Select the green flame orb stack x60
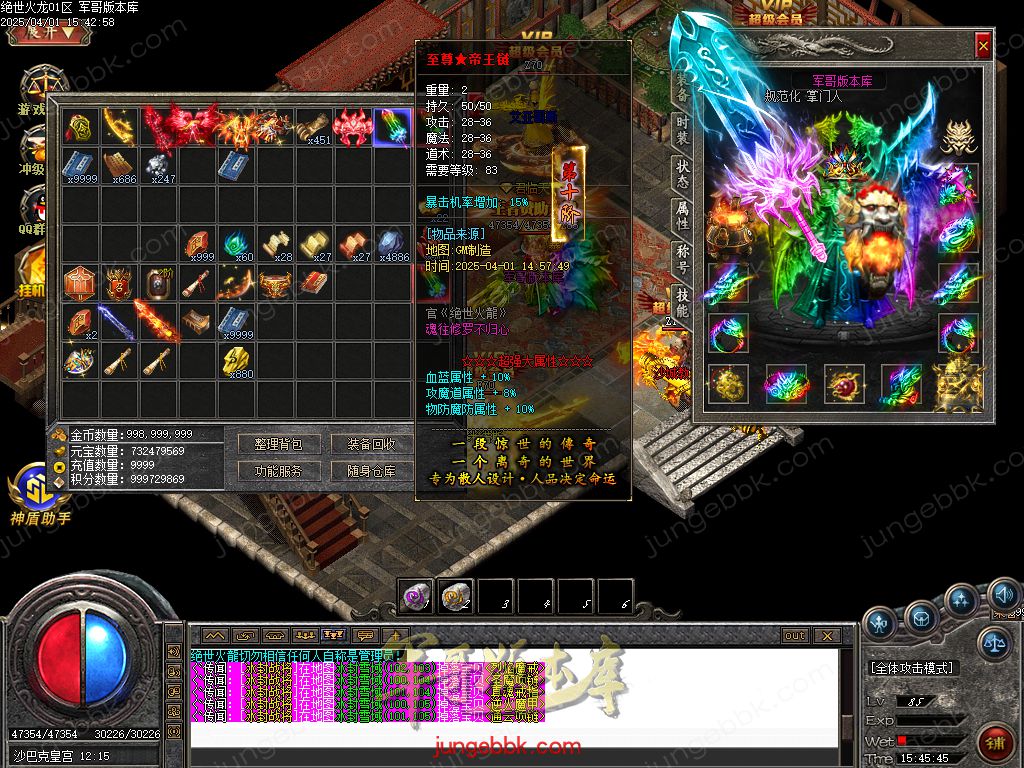The height and width of the screenshot is (768, 1024). tap(237, 243)
